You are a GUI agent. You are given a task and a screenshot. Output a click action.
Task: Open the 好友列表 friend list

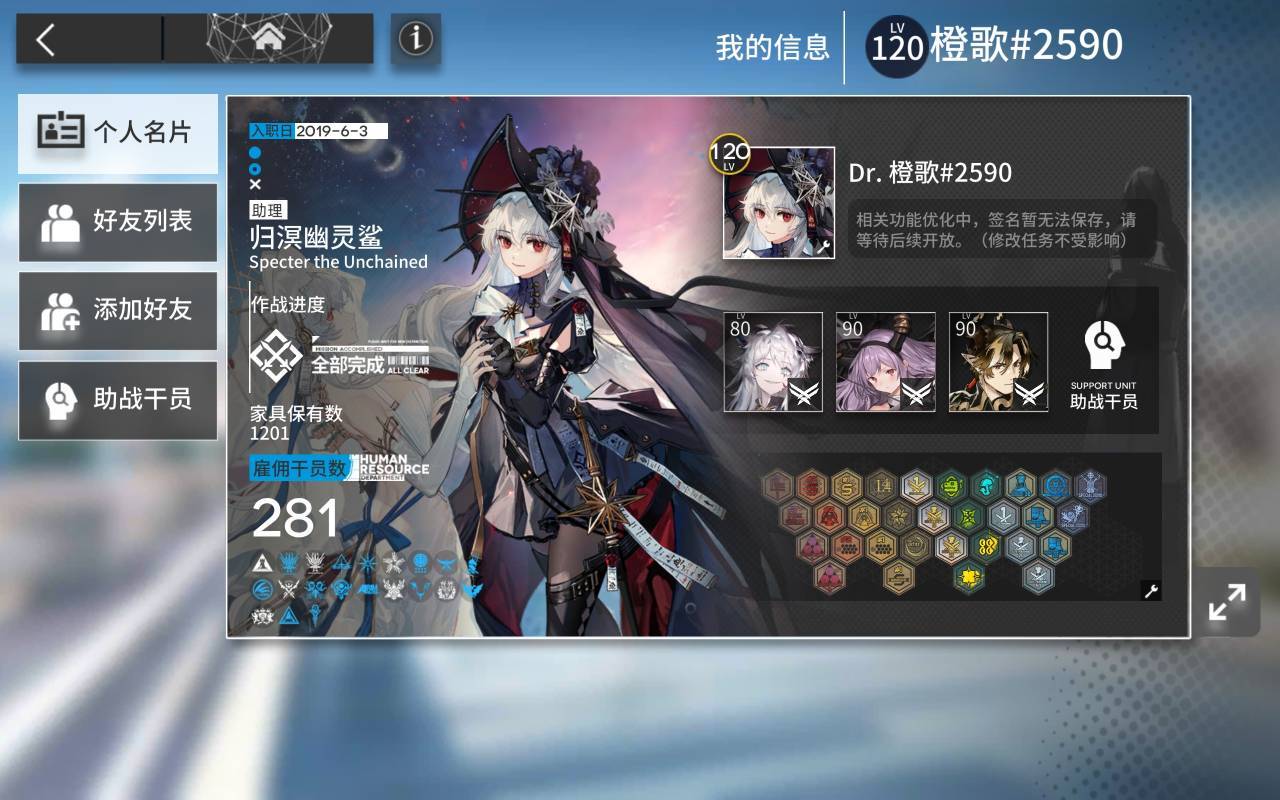point(117,222)
